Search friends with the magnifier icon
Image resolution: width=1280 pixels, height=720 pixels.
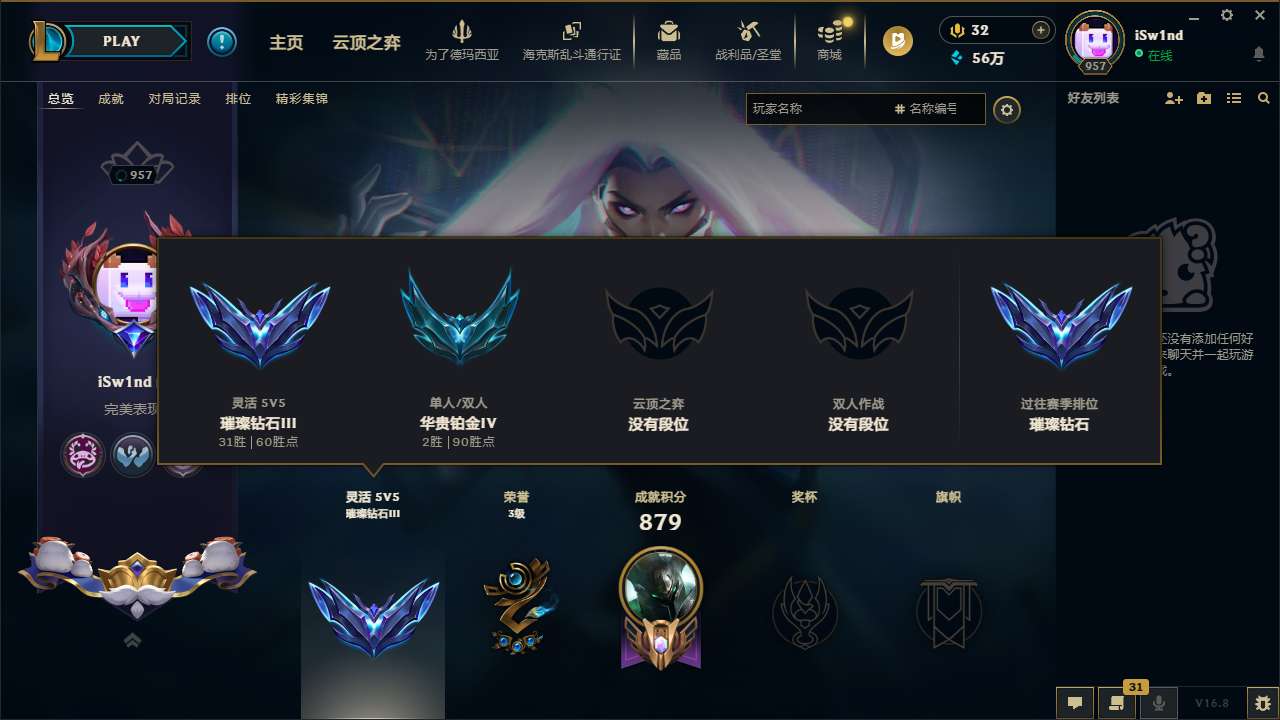click(1263, 98)
